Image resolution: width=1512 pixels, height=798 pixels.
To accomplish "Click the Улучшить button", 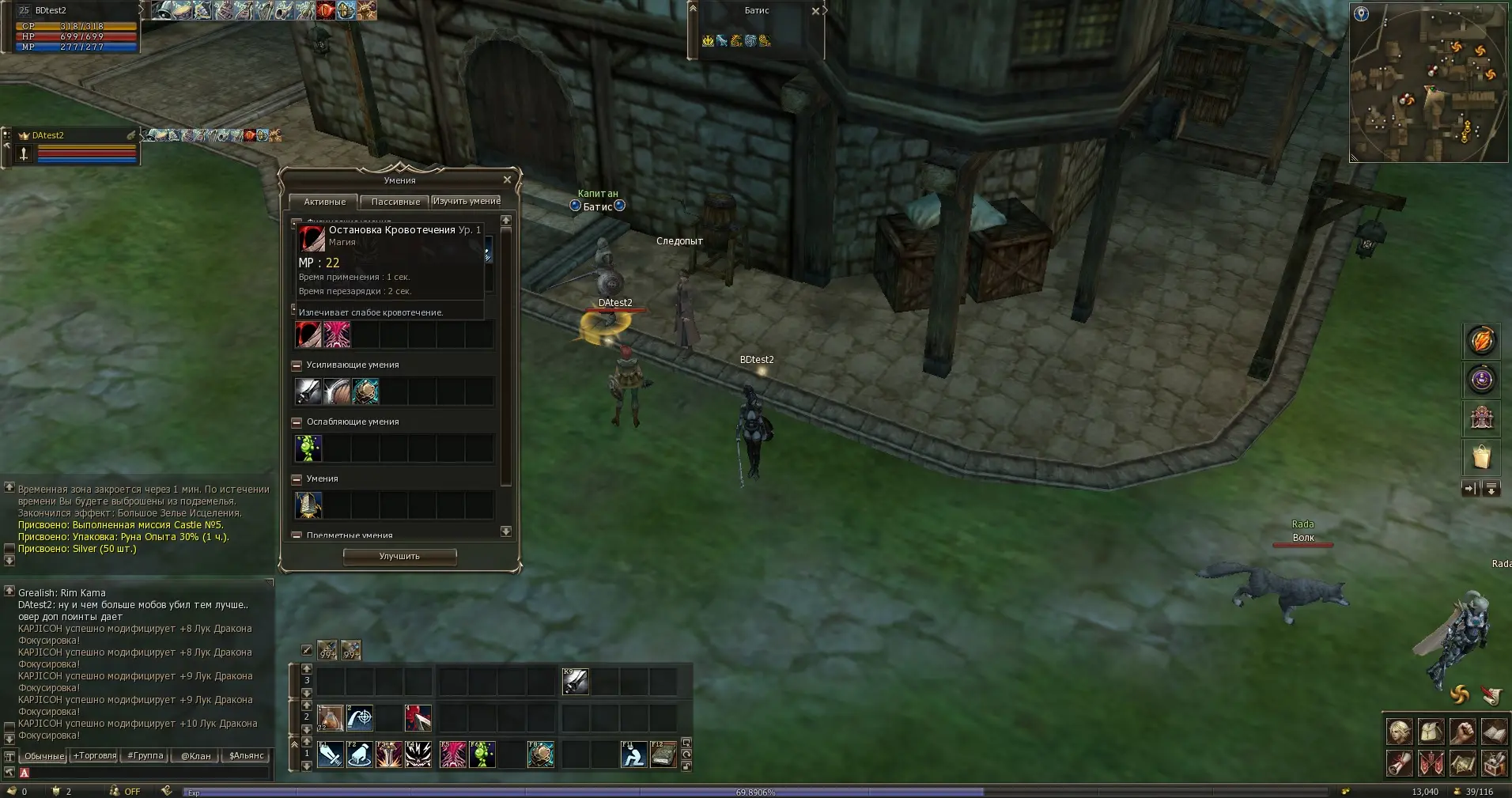I will click(x=399, y=557).
